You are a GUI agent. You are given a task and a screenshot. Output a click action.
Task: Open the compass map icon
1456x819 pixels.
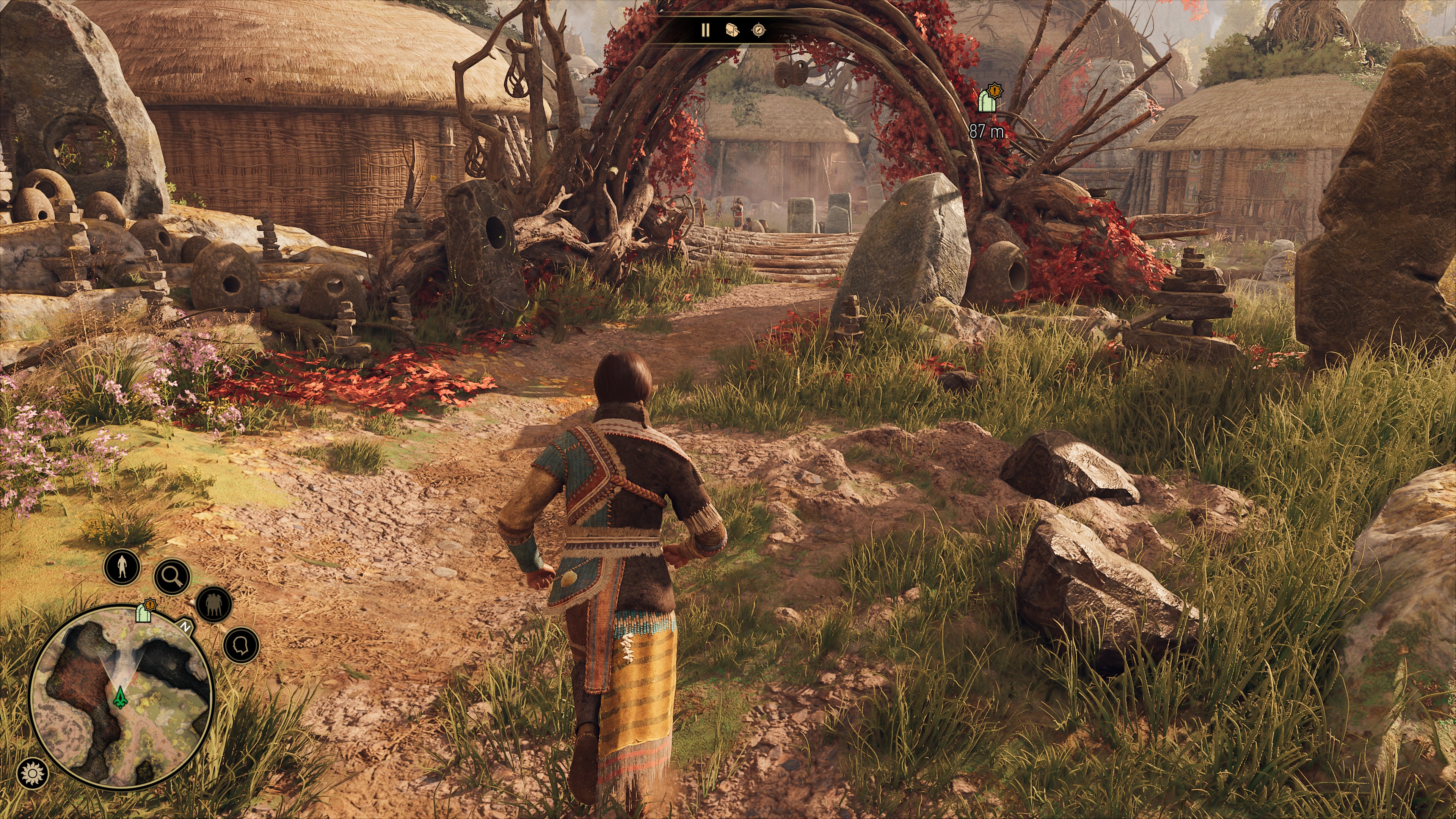coord(758,30)
